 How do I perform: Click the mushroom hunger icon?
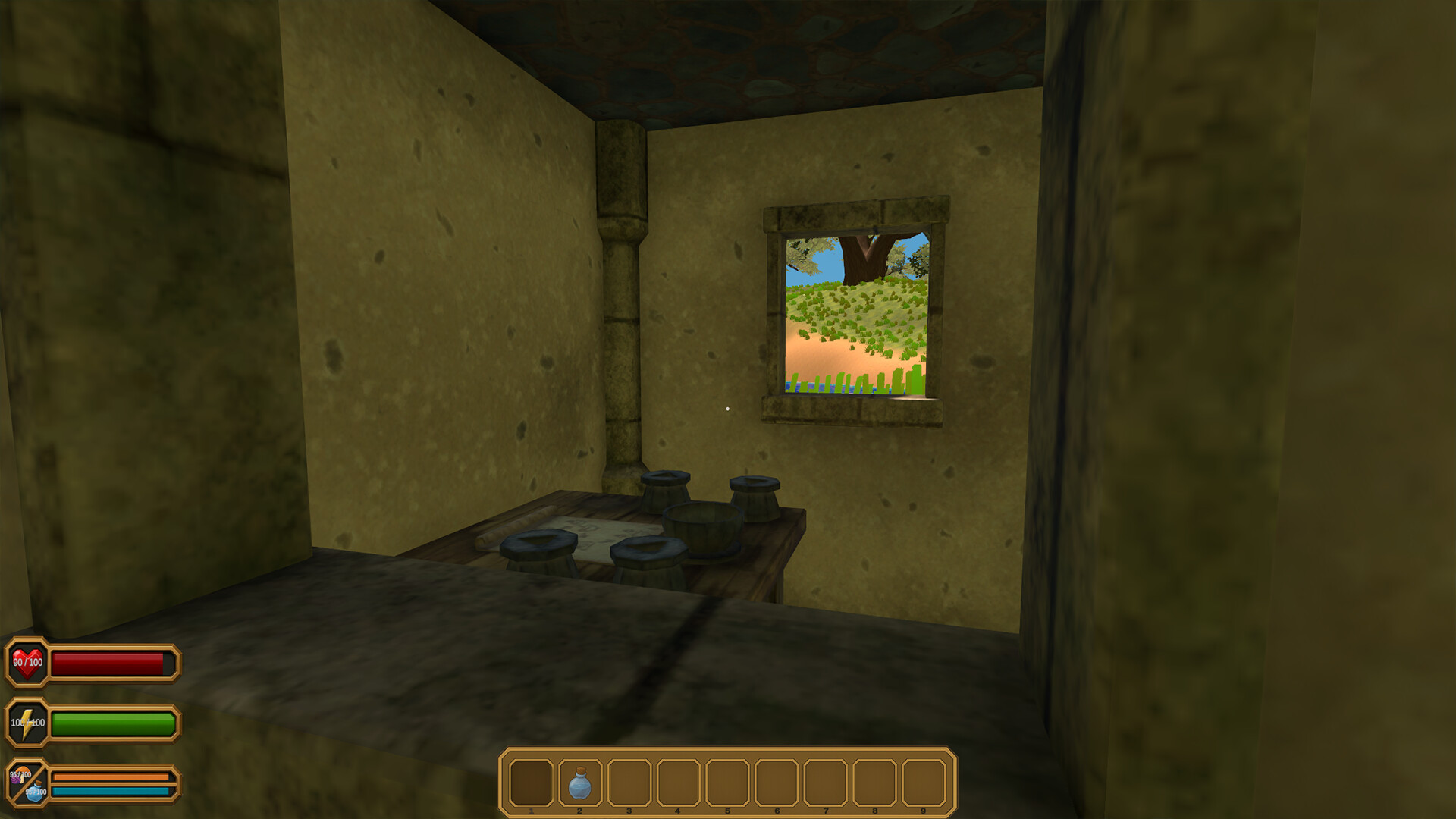[x=23, y=775]
